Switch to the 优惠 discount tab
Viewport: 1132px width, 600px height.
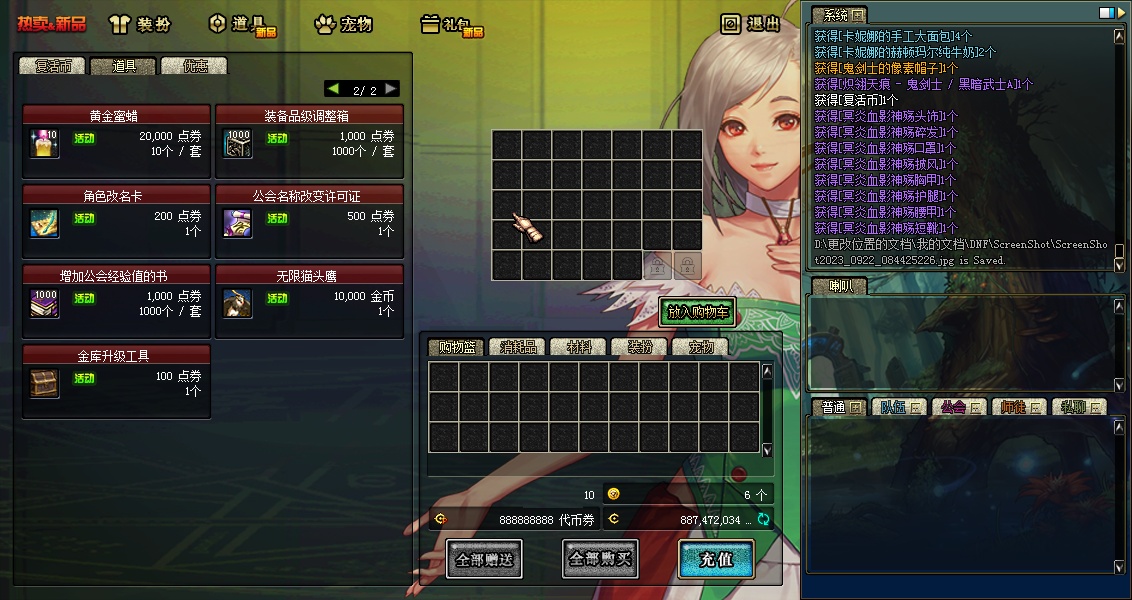[194, 66]
